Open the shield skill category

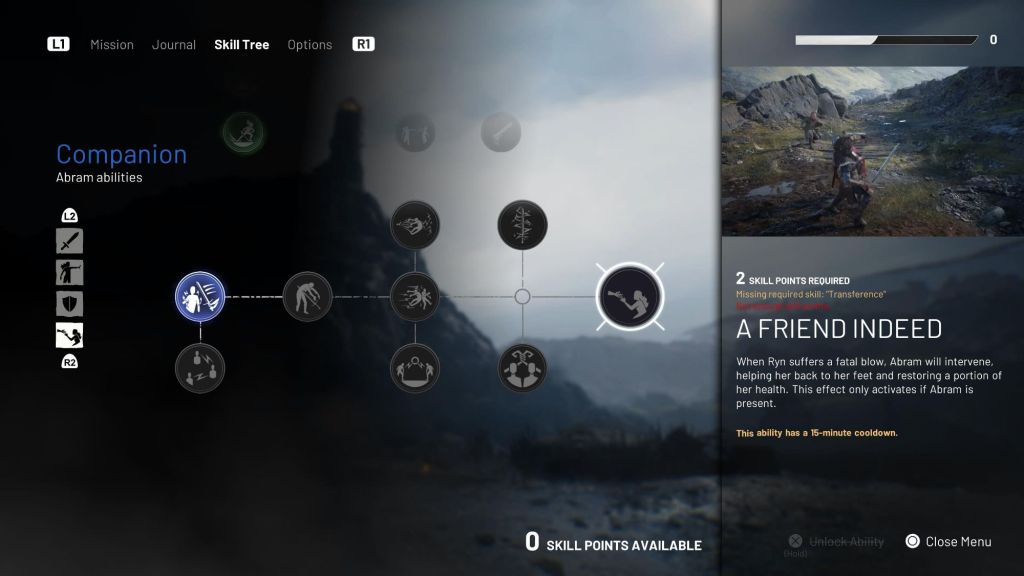pos(70,304)
